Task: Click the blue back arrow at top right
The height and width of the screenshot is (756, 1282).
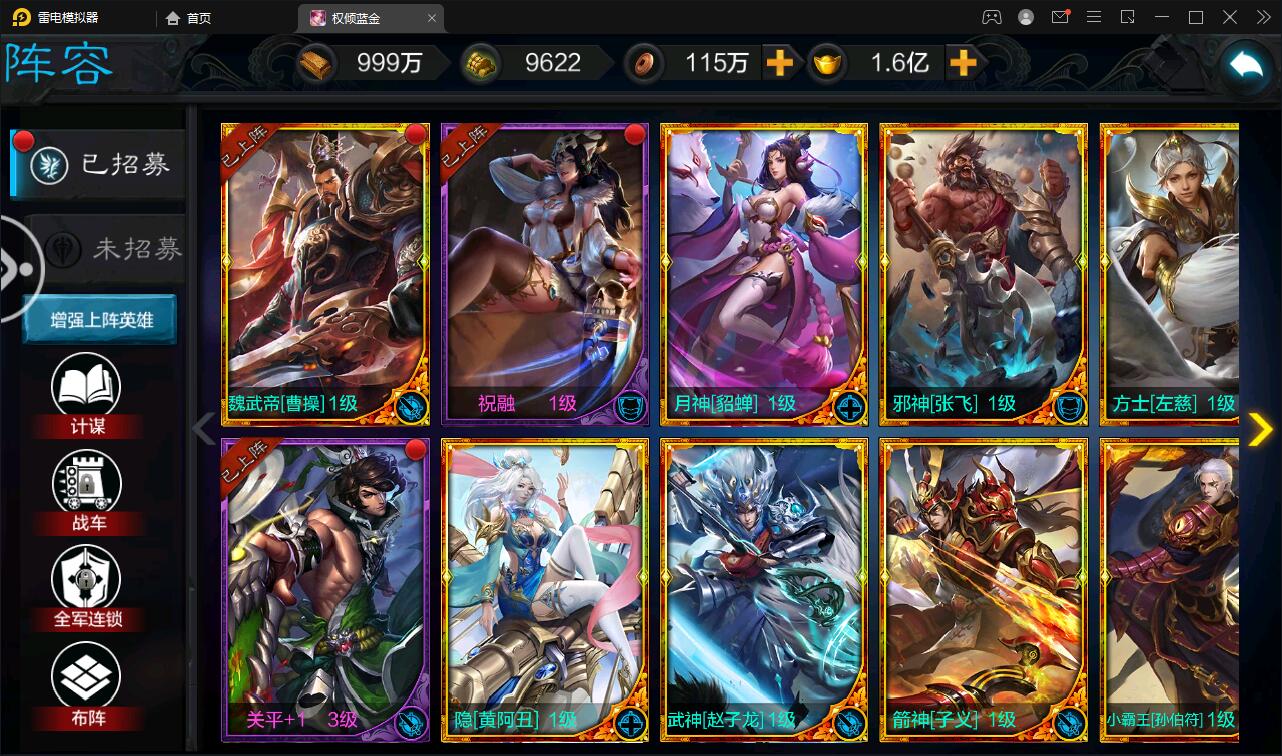Action: click(x=1245, y=63)
